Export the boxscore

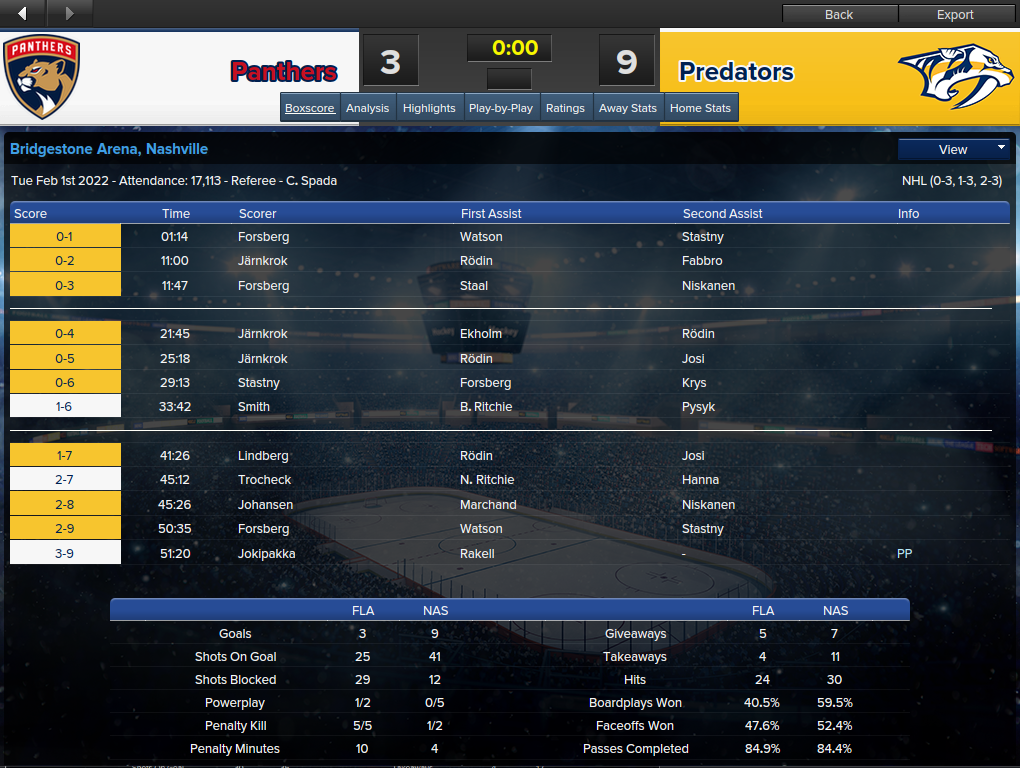955,14
